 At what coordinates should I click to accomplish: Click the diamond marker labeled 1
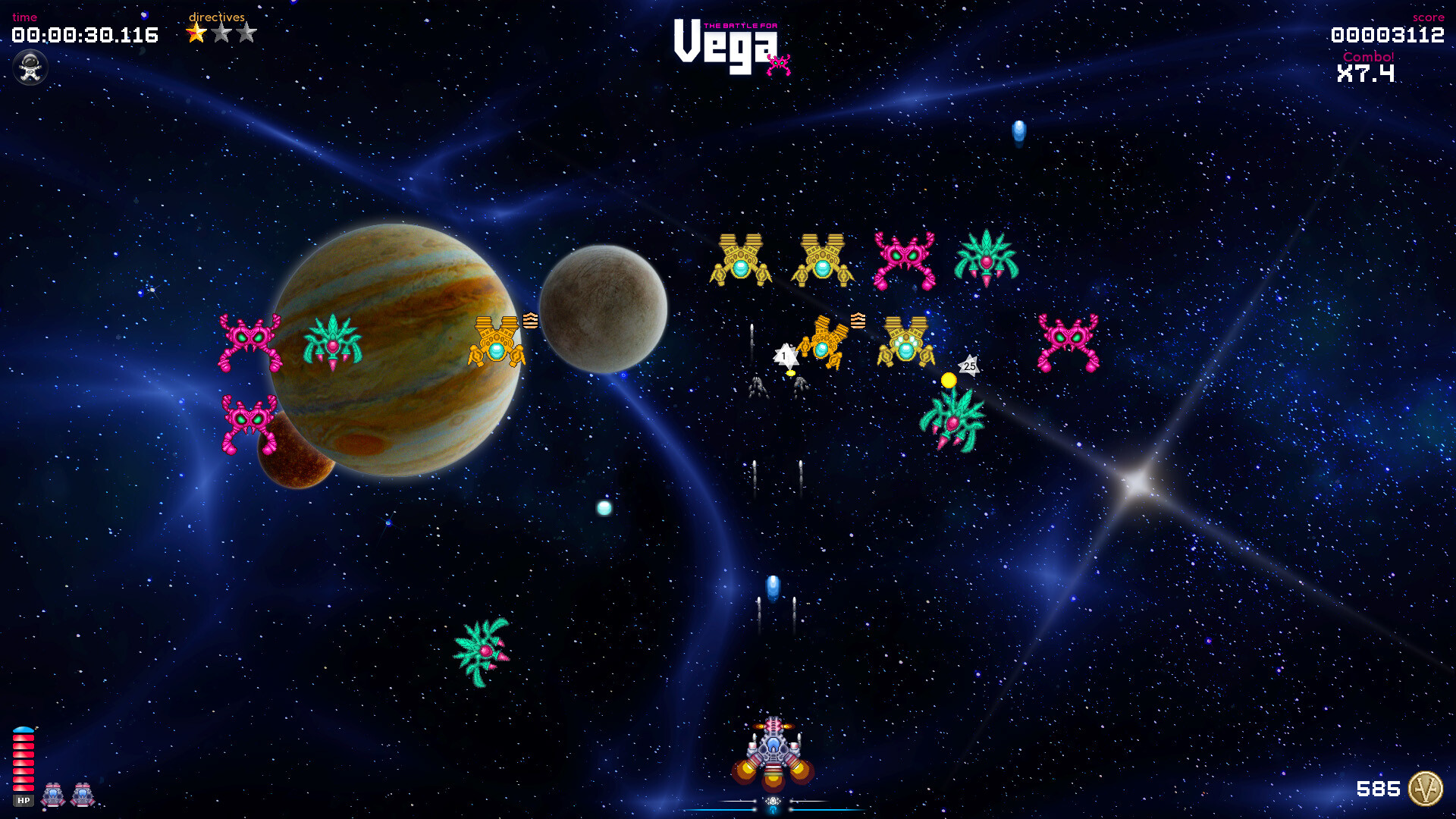click(784, 355)
